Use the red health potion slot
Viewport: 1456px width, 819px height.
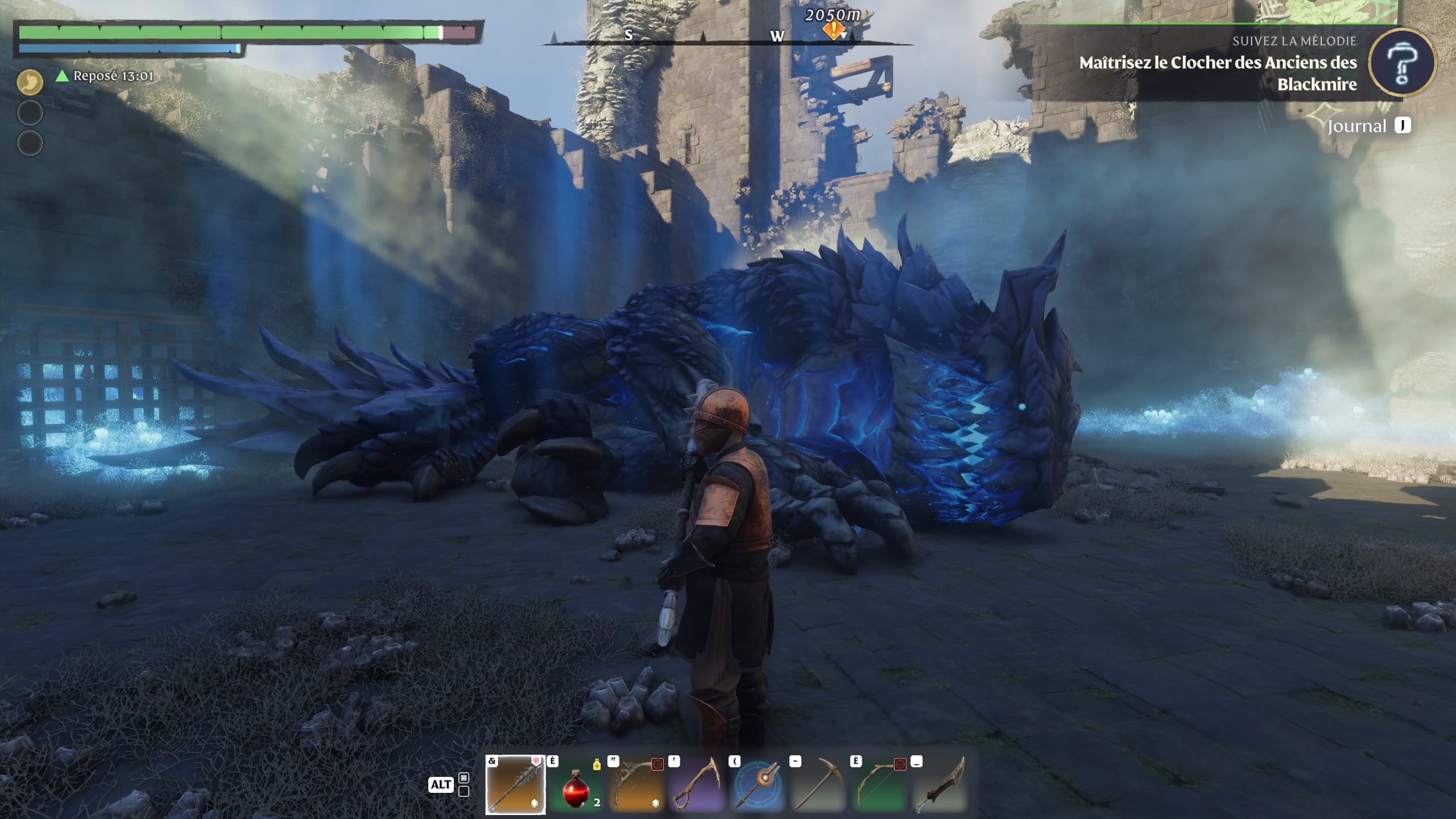pyautogui.click(x=576, y=785)
